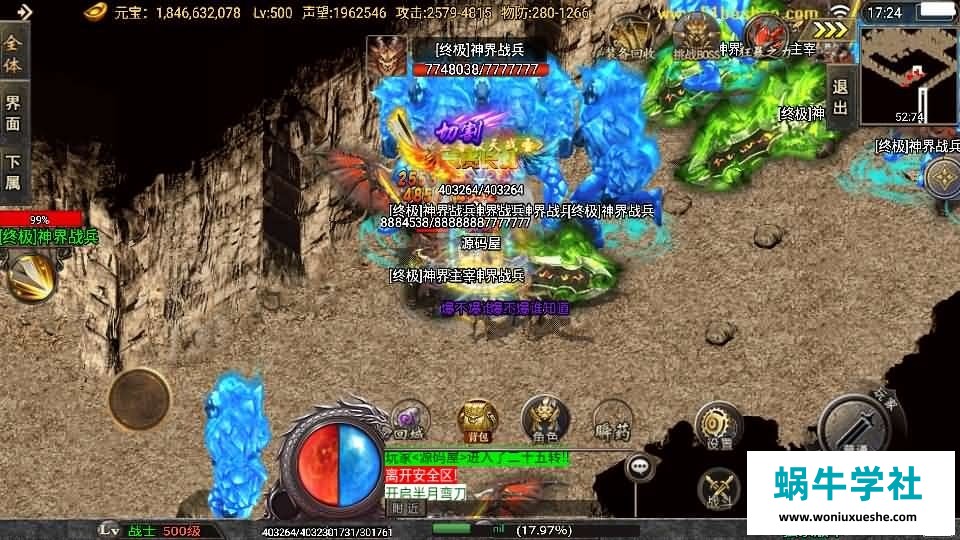Select the 界面 tab
Image resolution: width=960 pixels, height=540 pixels.
[x=13, y=112]
